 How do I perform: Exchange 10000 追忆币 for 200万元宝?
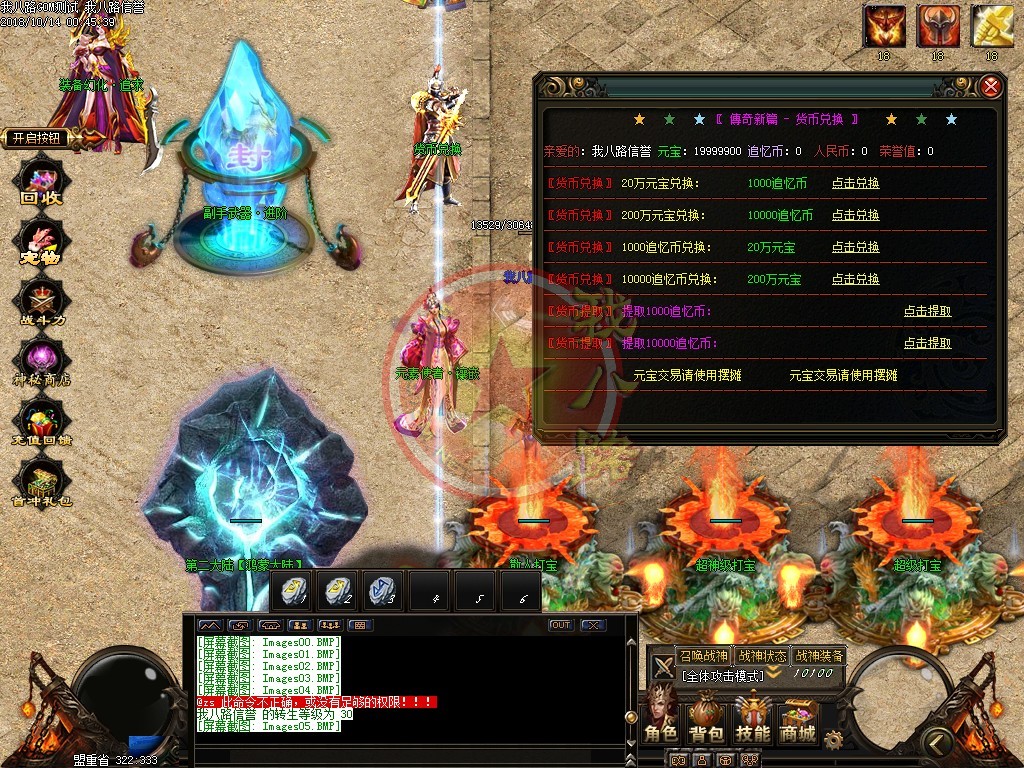(855, 279)
